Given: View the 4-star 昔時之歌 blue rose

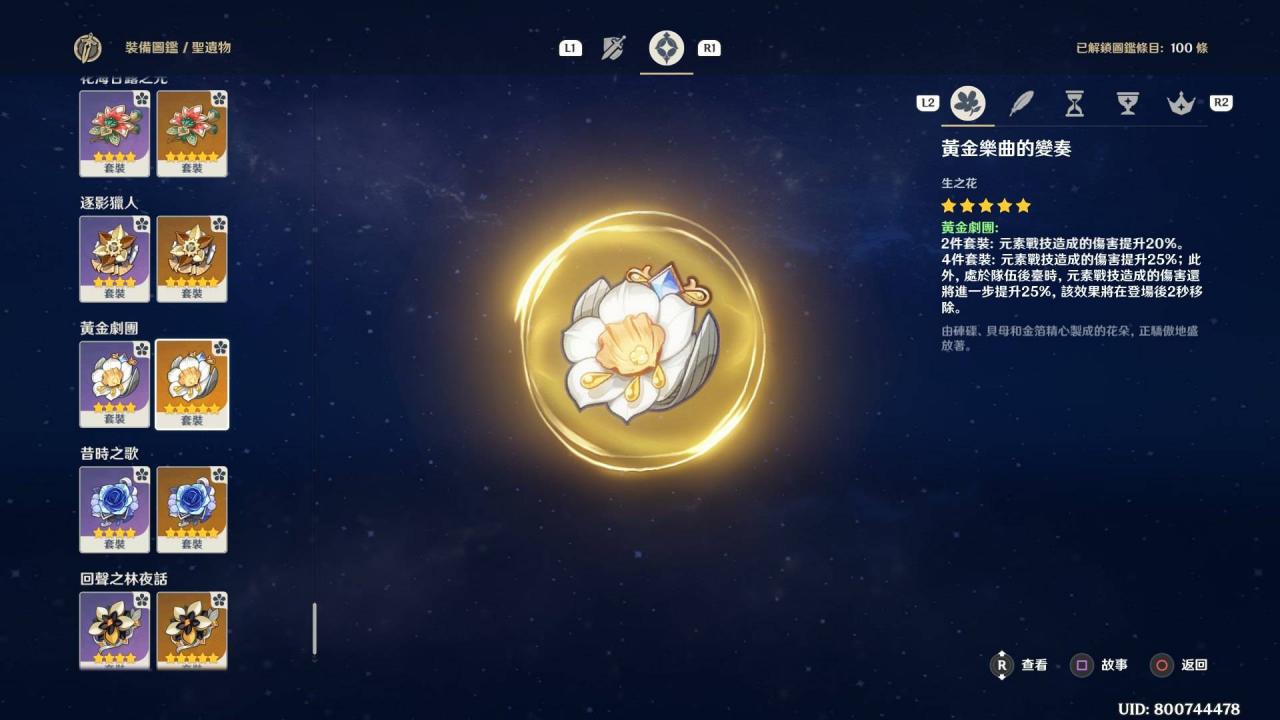Looking at the screenshot, I should (115, 509).
